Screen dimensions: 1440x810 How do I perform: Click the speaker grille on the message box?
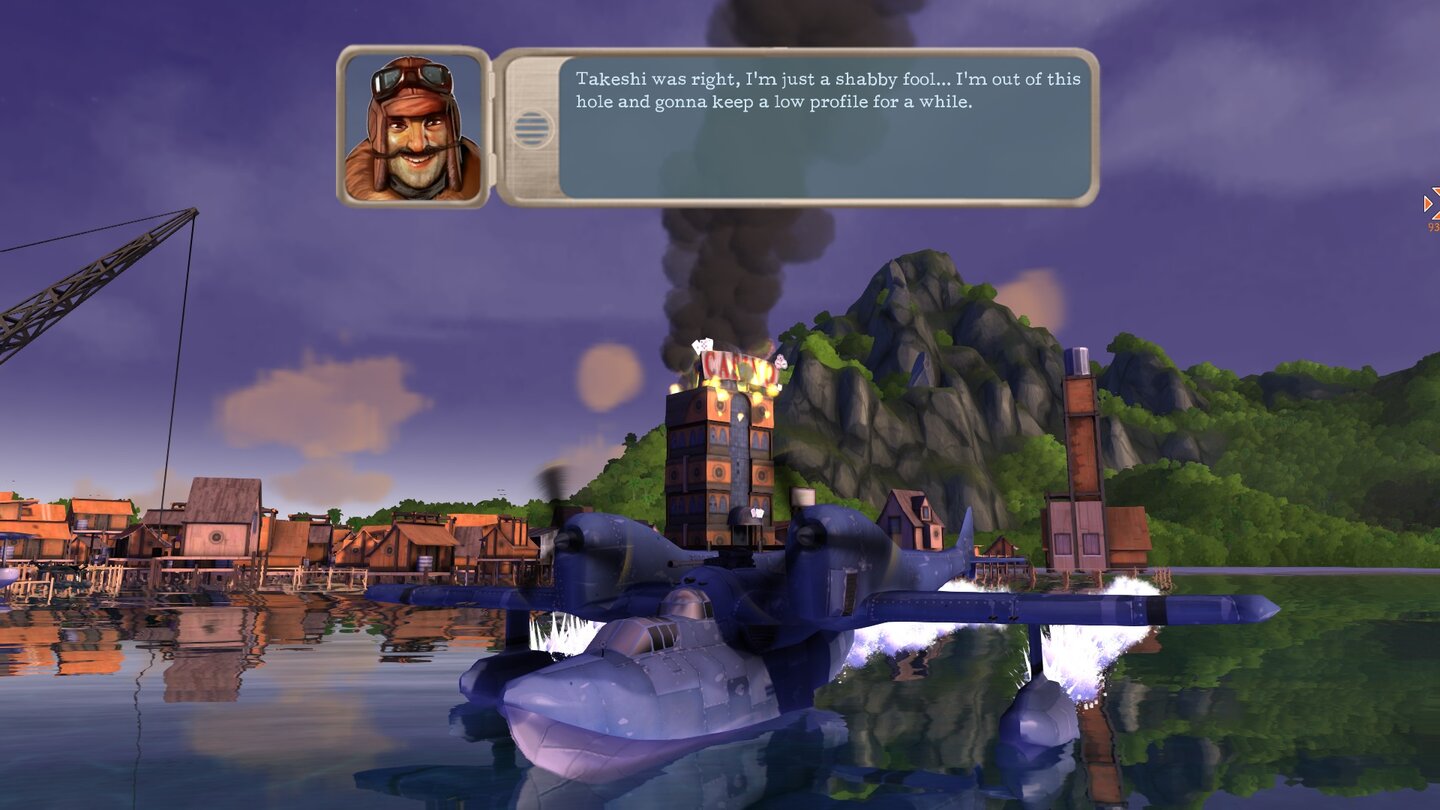(531, 128)
